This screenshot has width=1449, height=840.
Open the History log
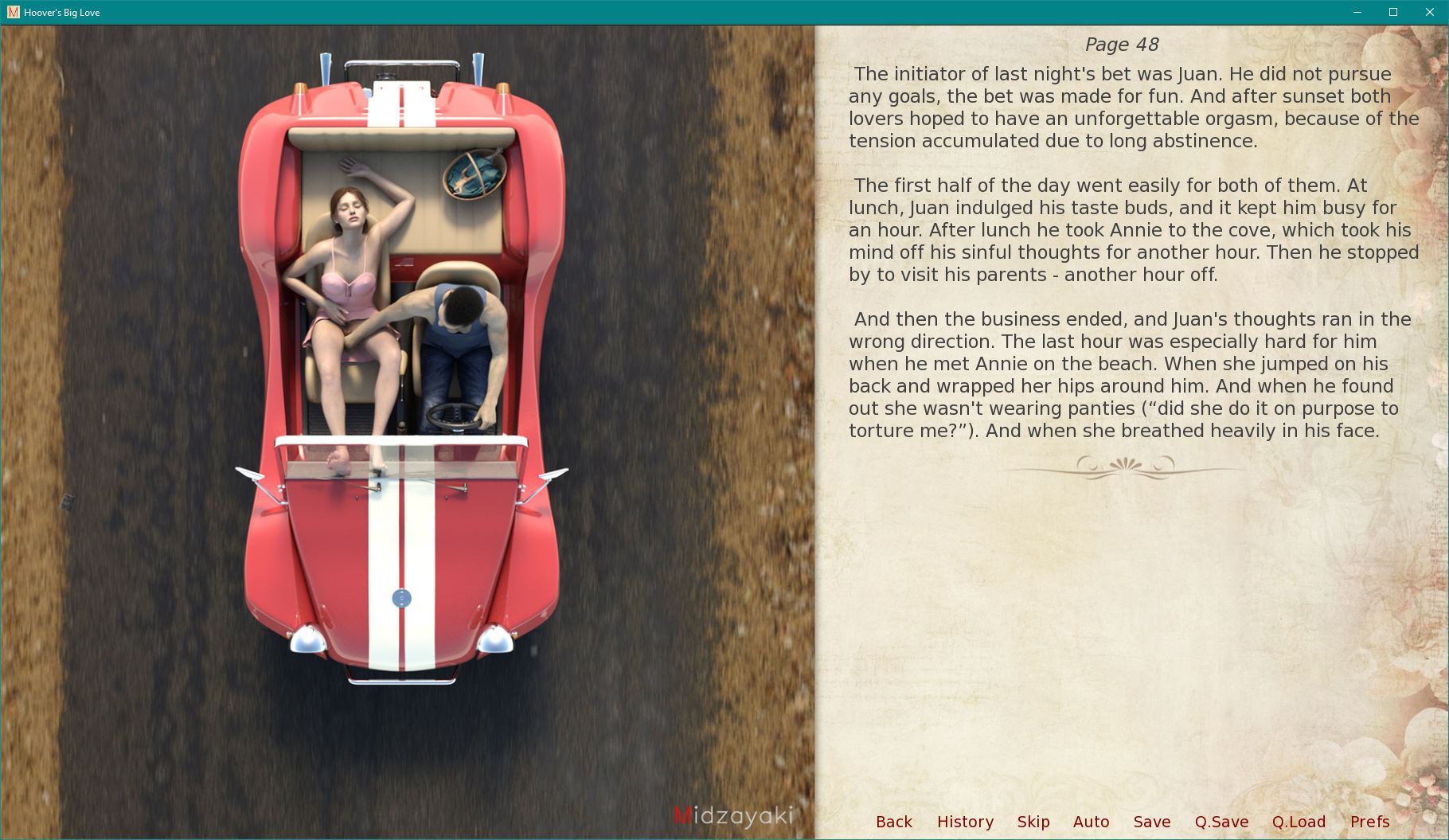pos(965,822)
